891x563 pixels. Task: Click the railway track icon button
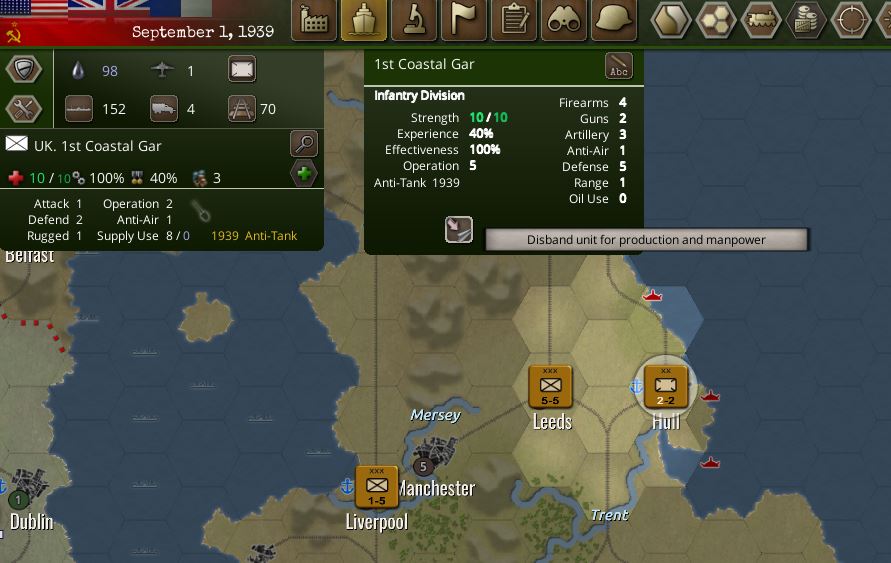(241, 108)
